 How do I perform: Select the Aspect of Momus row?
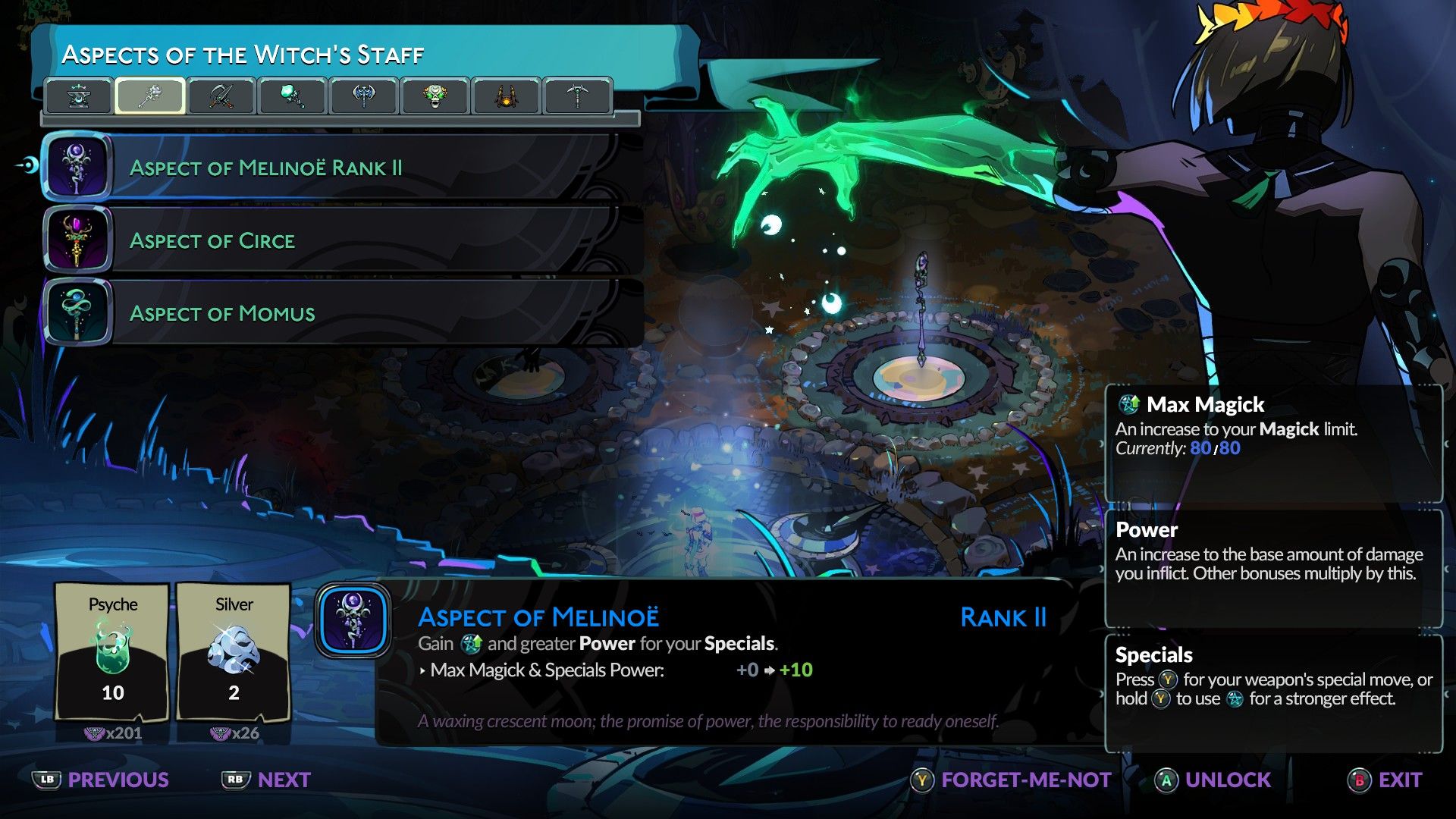[x=334, y=313]
